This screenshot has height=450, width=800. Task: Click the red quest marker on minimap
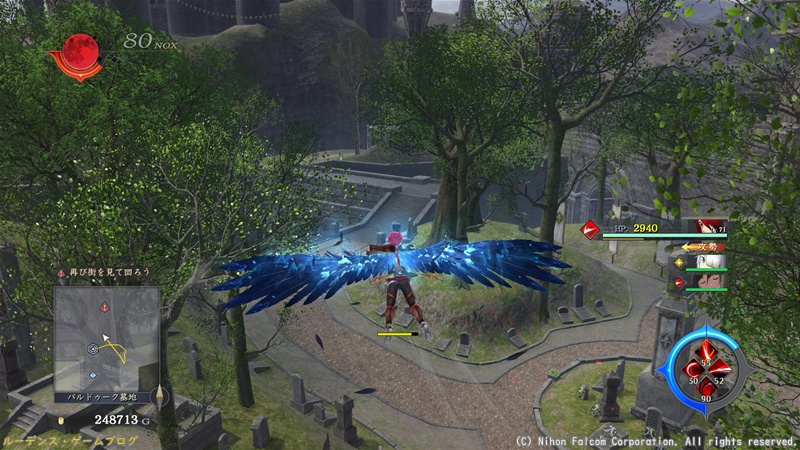pos(103,308)
